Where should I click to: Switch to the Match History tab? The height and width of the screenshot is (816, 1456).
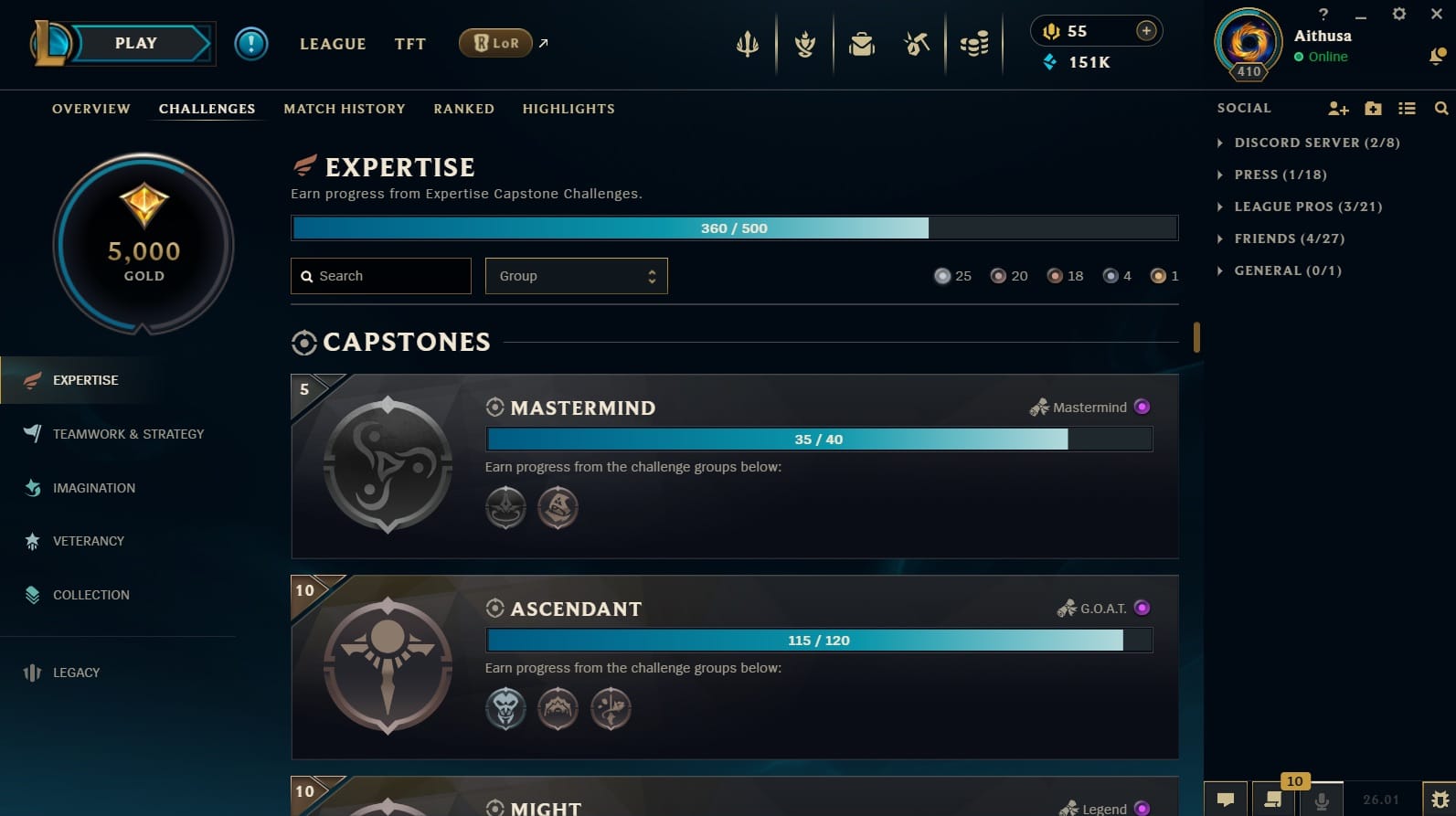coord(345,109)
